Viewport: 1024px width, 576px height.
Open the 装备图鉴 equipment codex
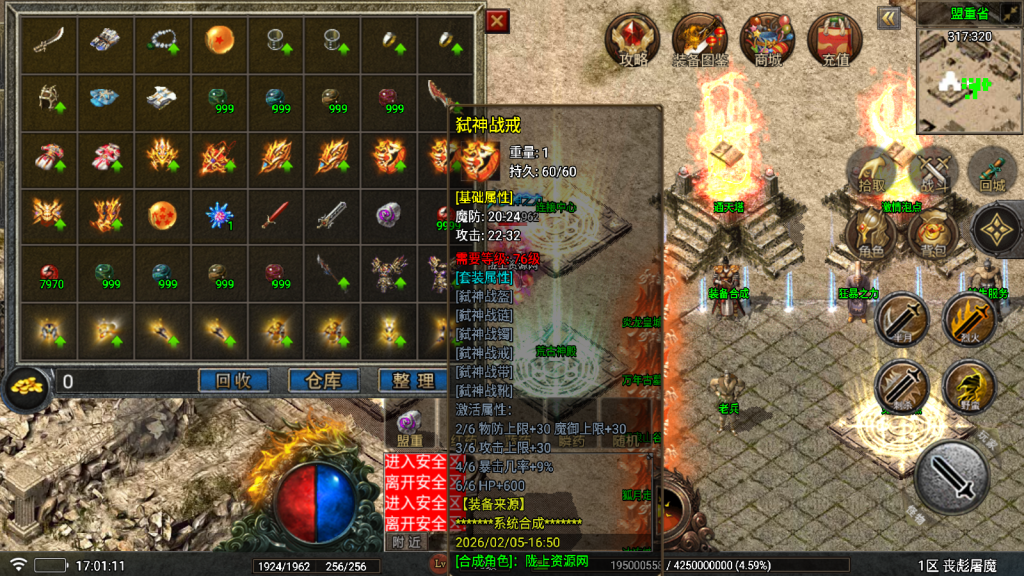pos(700,40)
